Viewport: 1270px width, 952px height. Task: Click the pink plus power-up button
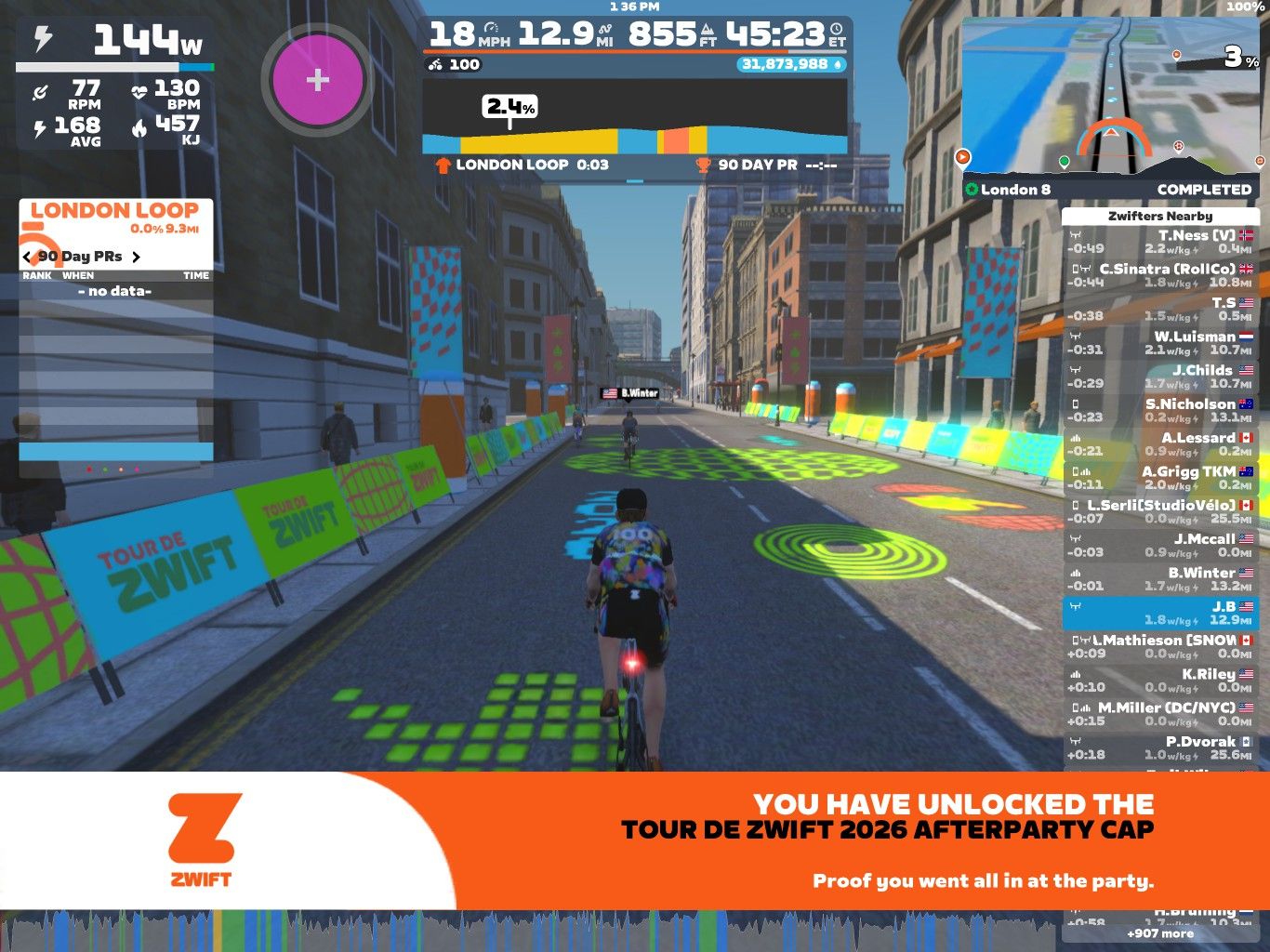pos(317,80)
